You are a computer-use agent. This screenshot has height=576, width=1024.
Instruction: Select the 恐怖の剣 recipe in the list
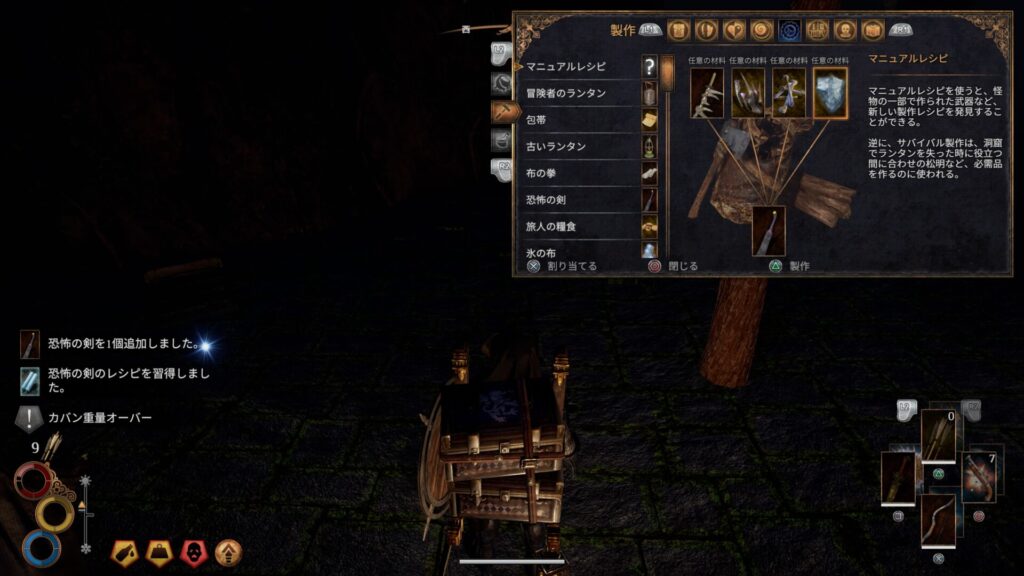580,200
